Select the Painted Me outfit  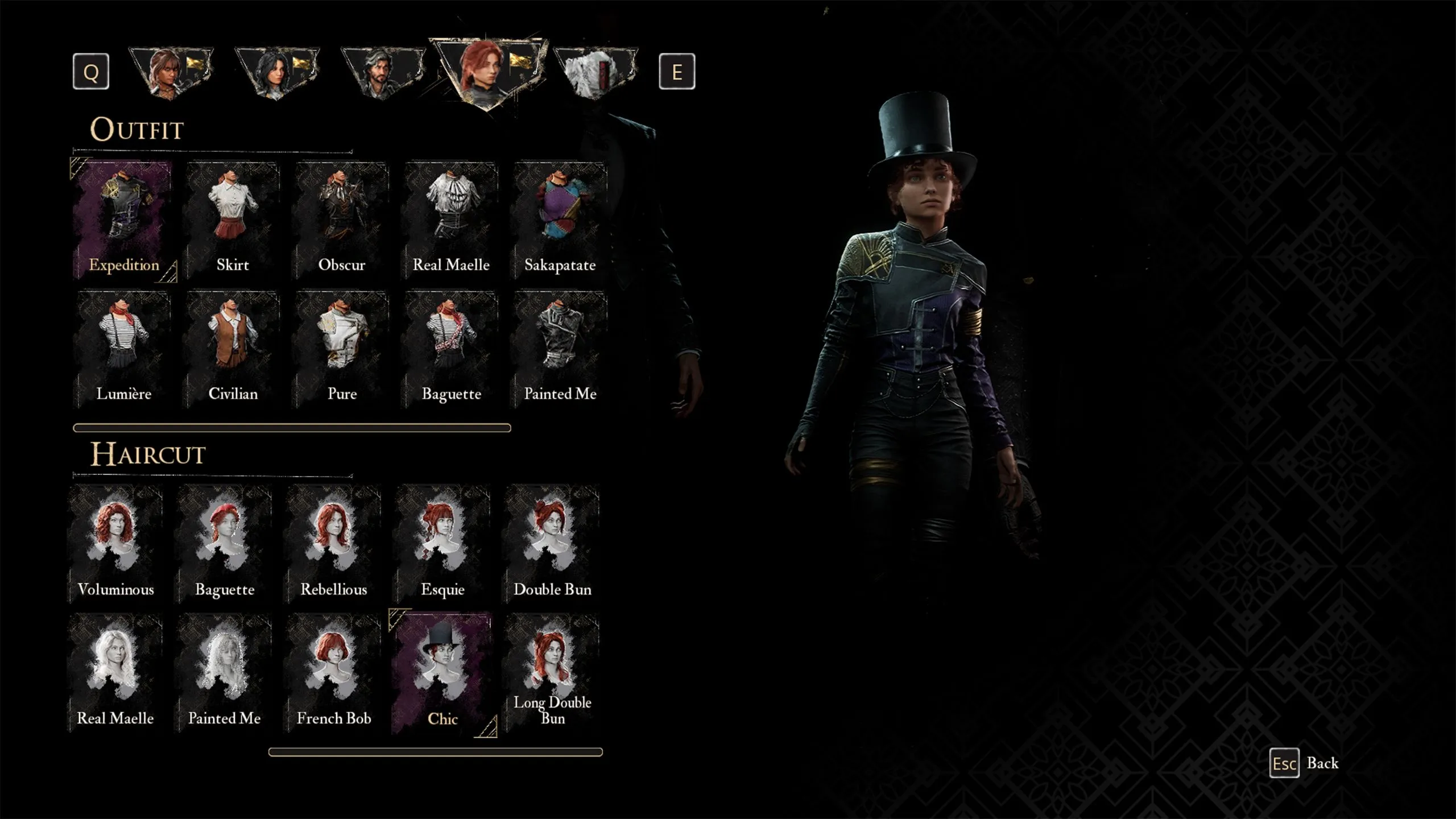coord(560,350)
